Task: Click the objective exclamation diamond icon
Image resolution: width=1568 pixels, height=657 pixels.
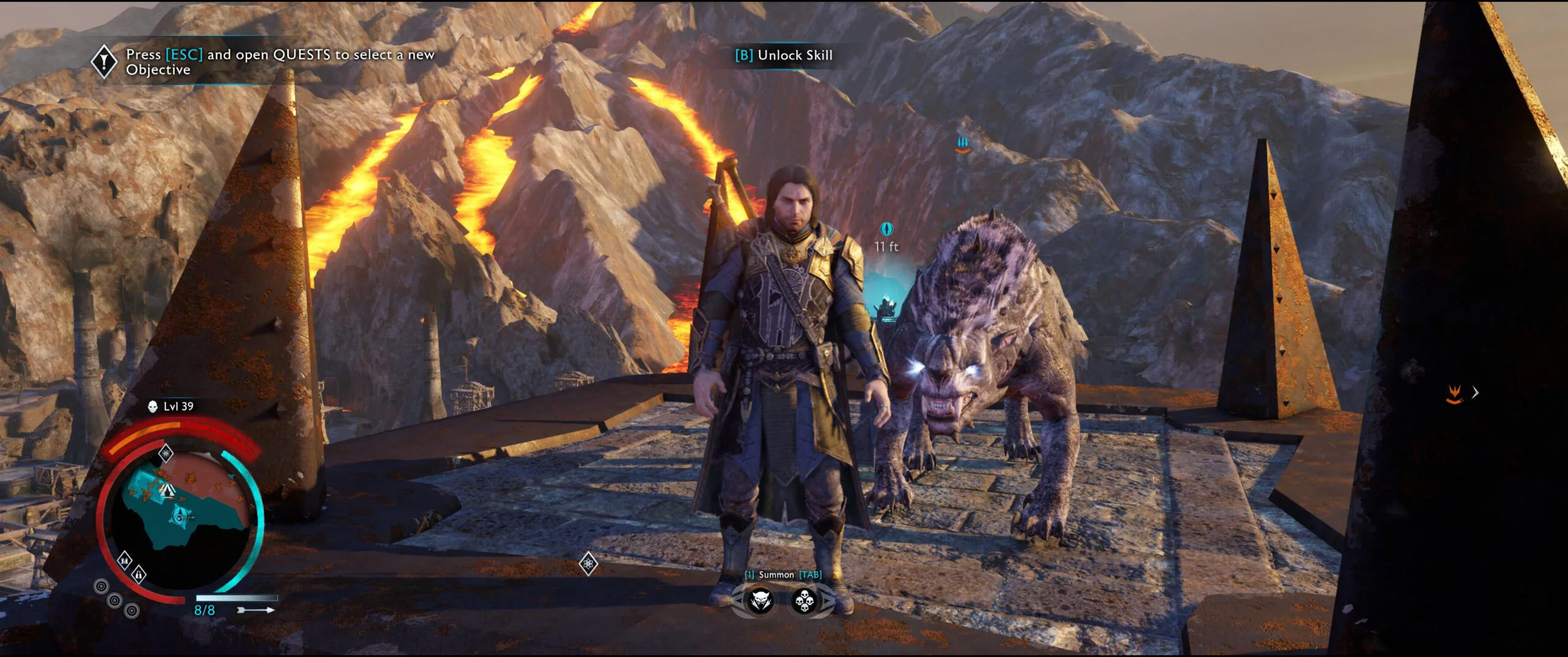Action: pos(104,61)
